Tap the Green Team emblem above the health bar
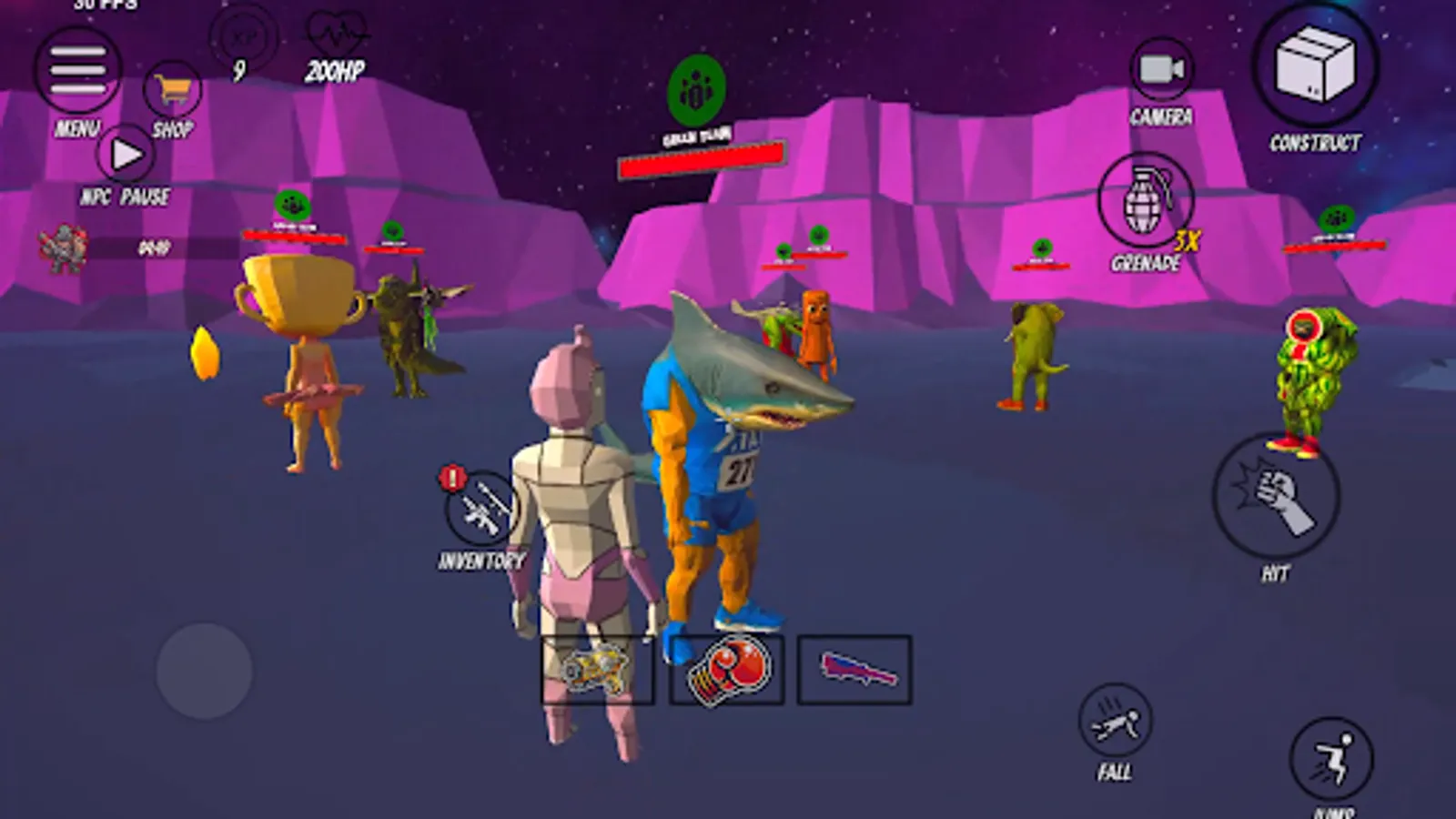 (x=696, y=91)
